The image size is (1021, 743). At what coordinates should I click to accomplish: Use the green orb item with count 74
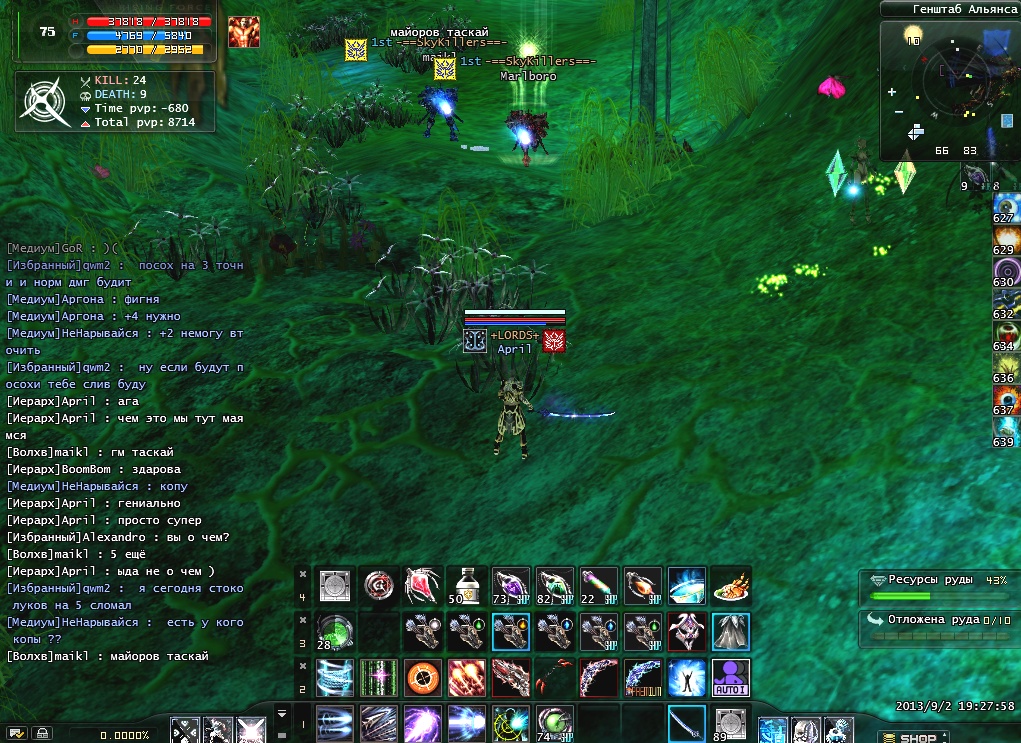tap(554, 723)
